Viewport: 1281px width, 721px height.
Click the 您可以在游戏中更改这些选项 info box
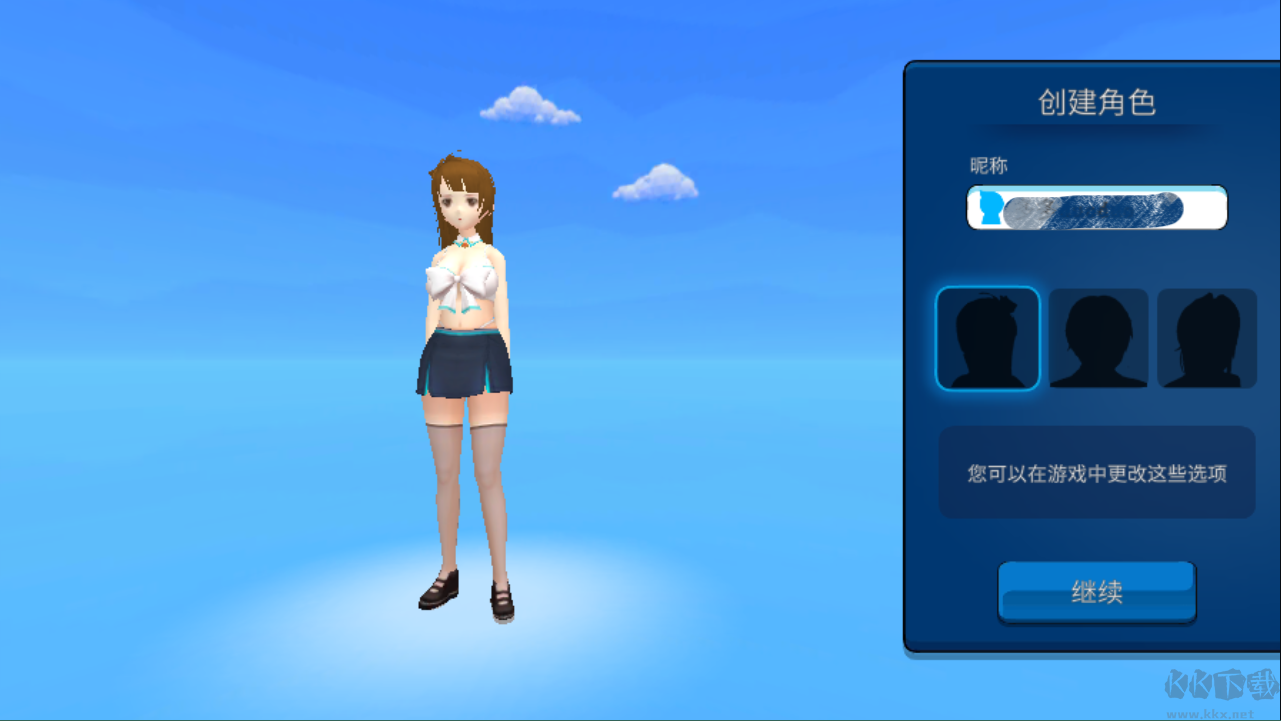[1096, 472]
